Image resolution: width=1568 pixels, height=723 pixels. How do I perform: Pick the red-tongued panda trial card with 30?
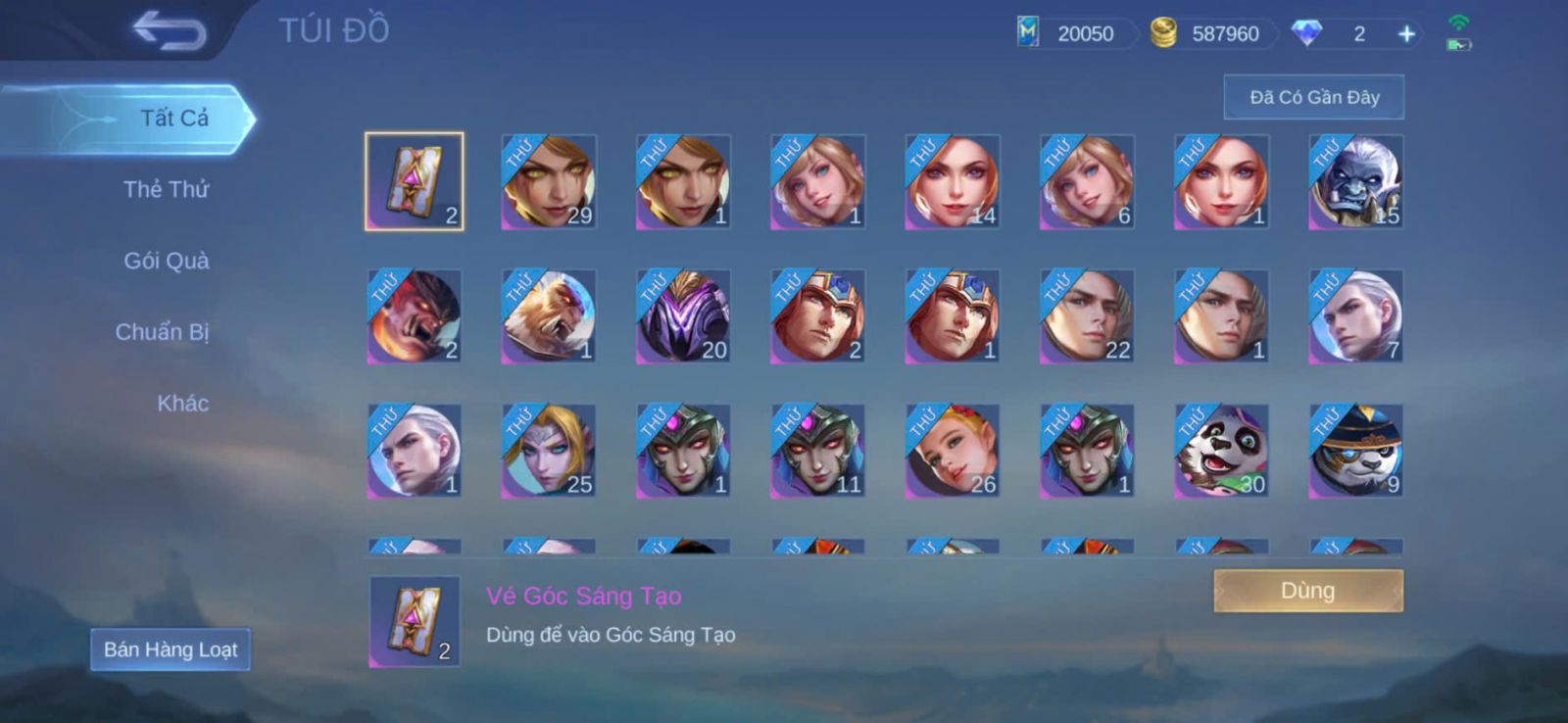[1221, 451]
